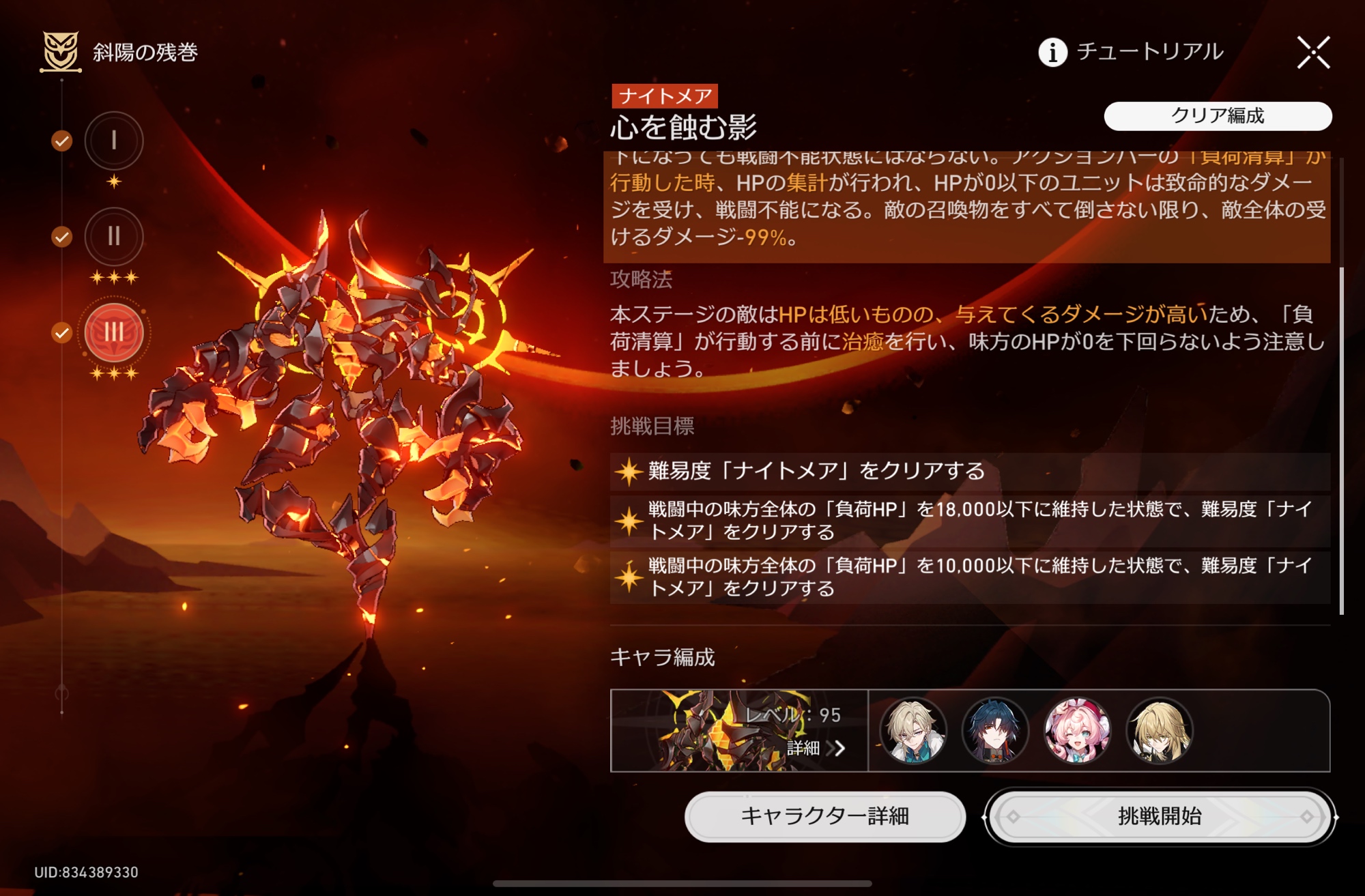The image size is (1365, 896).
Task: Start the challenge with 挑戦開始
Action: point(1160,816)
